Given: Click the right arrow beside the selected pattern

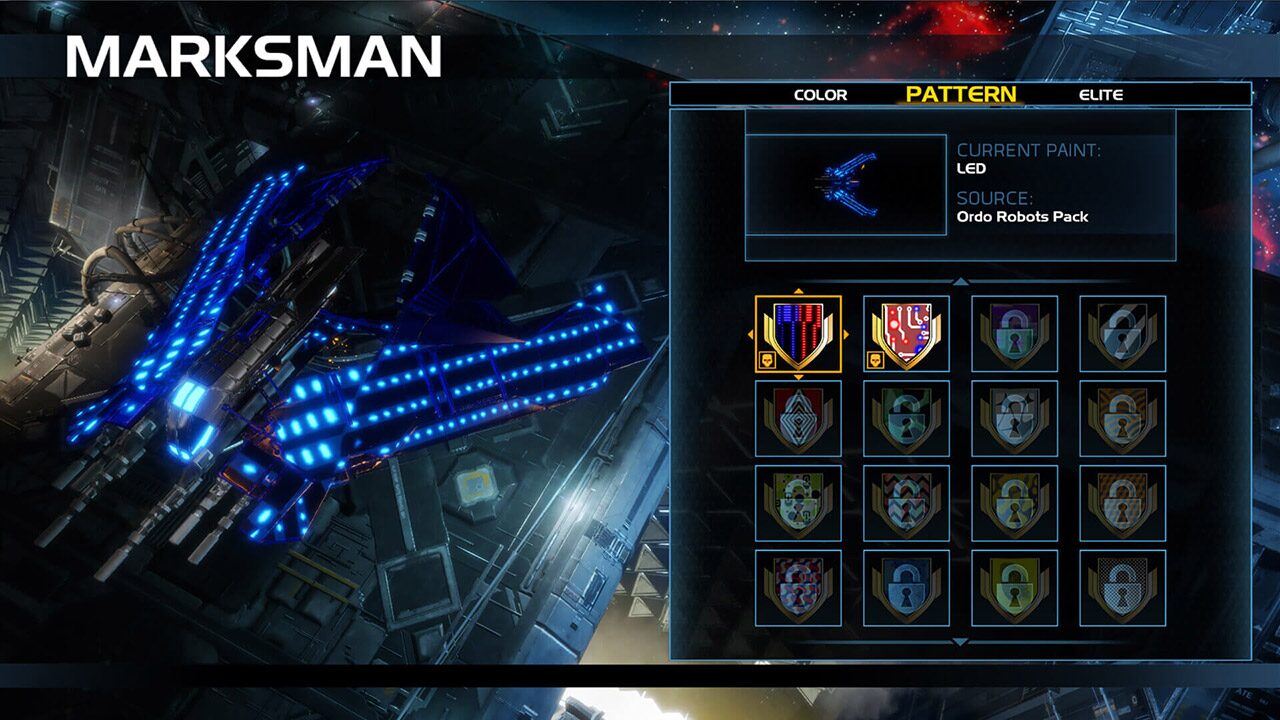Looking at the screenshot, I should tap(845, 333).
